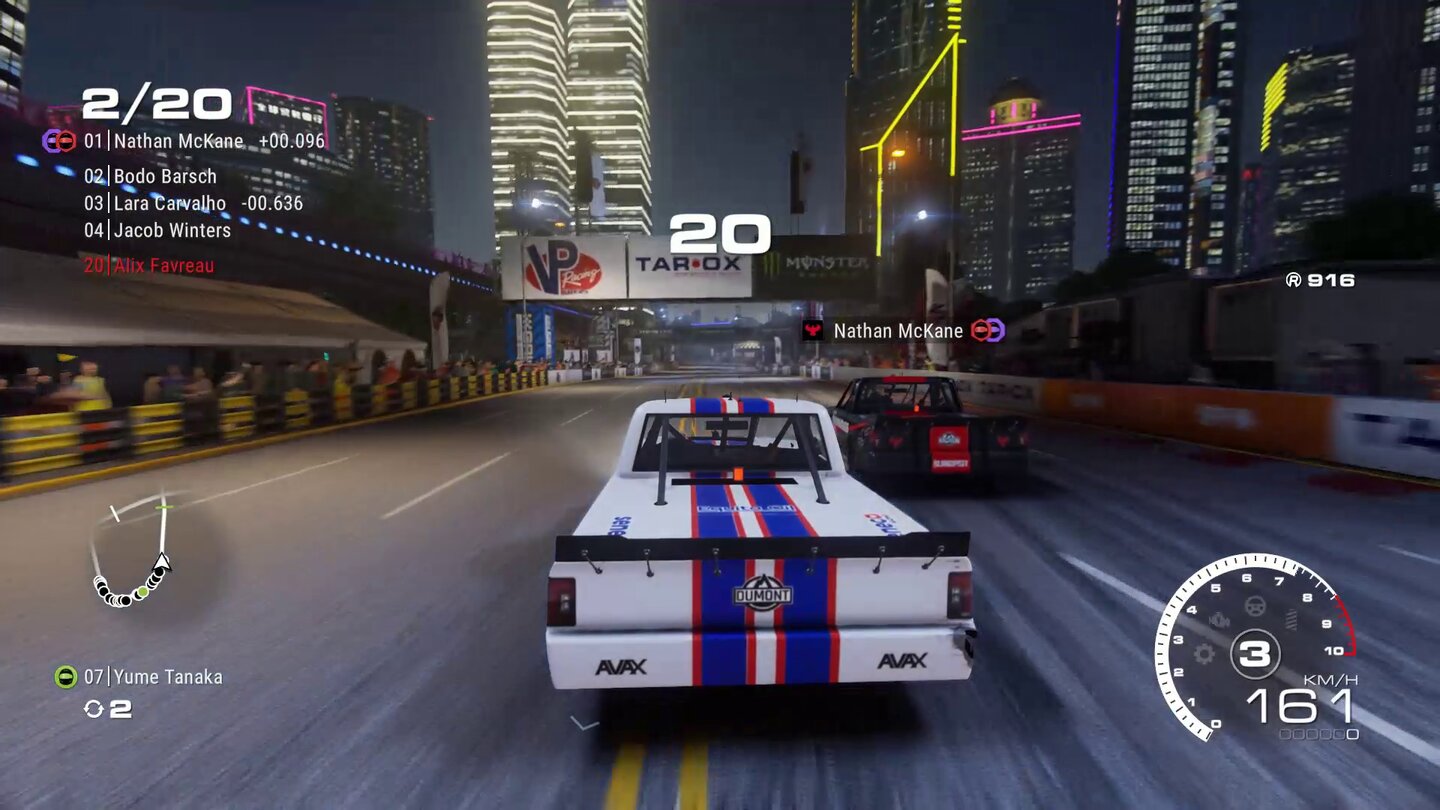The image size is (1440, 810).
Task: Click the tire wear icon inside the rev counter
Action: pos(1290,617)
